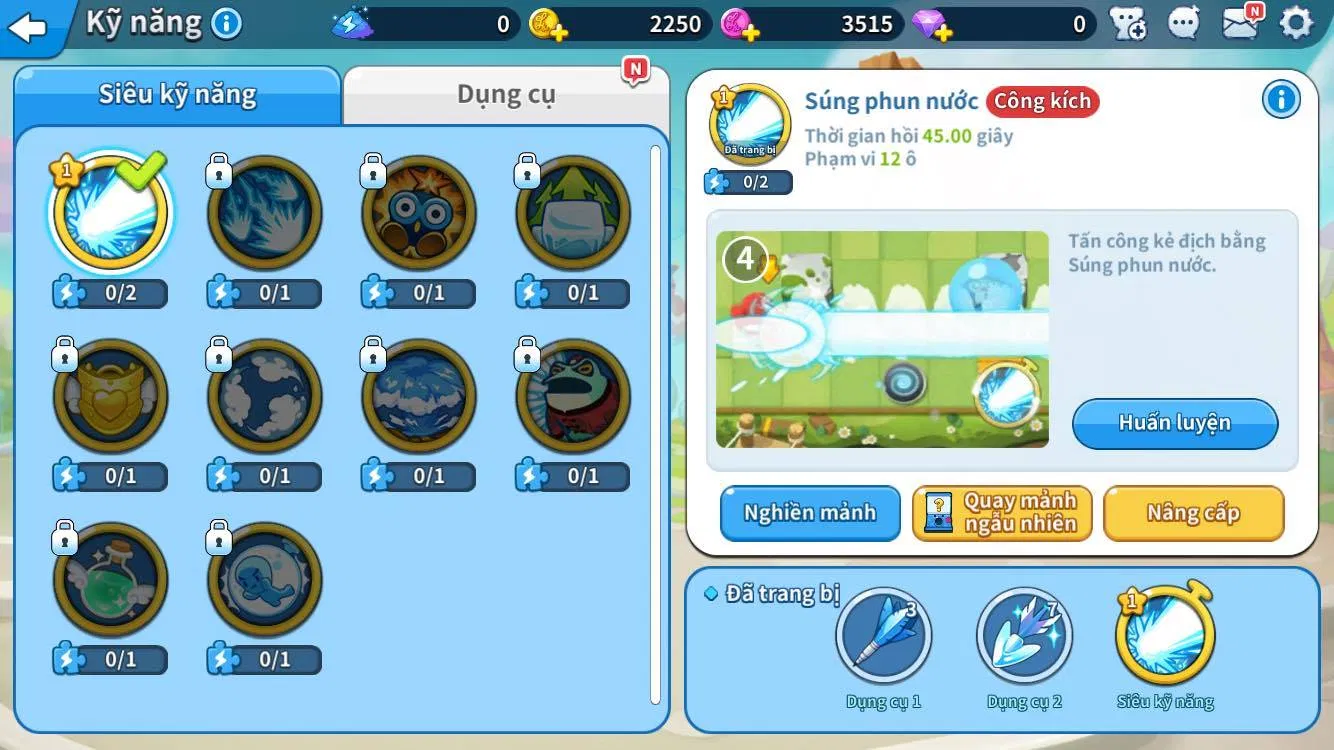This screenshot has width=1334, height=750.
Task: Switch to the Dụng cụ tab
Action: pos(506,95)
